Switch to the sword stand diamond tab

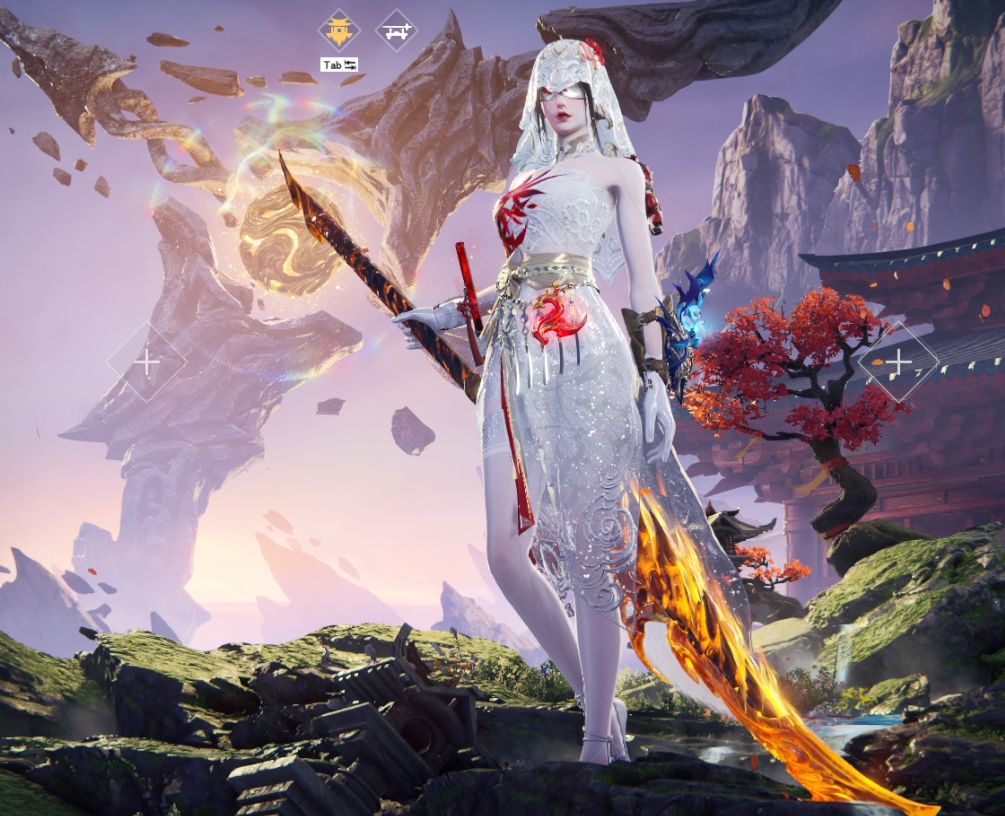(x=396, y=31)
